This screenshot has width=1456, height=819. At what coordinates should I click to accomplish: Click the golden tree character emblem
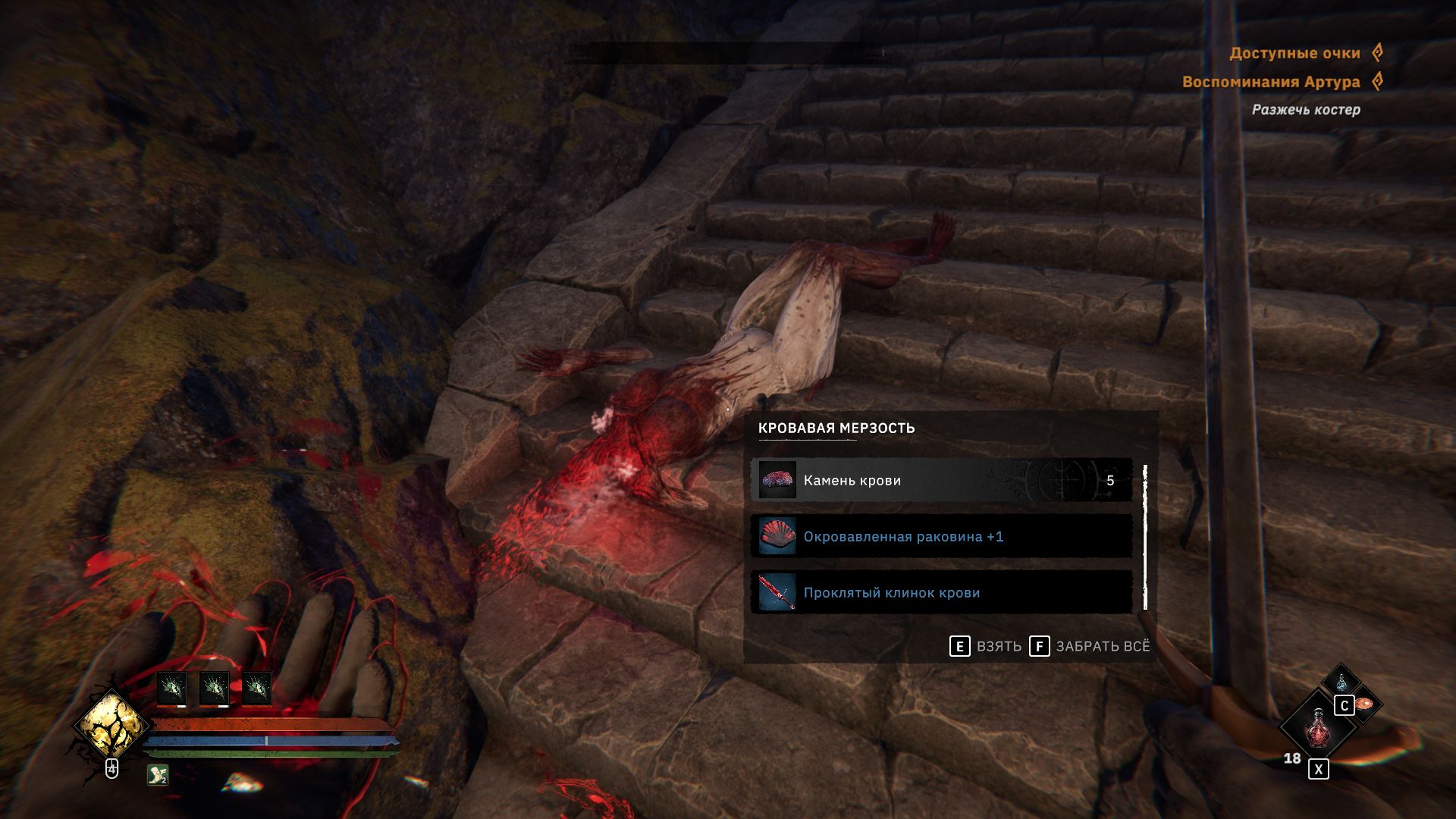click(111, 726)
